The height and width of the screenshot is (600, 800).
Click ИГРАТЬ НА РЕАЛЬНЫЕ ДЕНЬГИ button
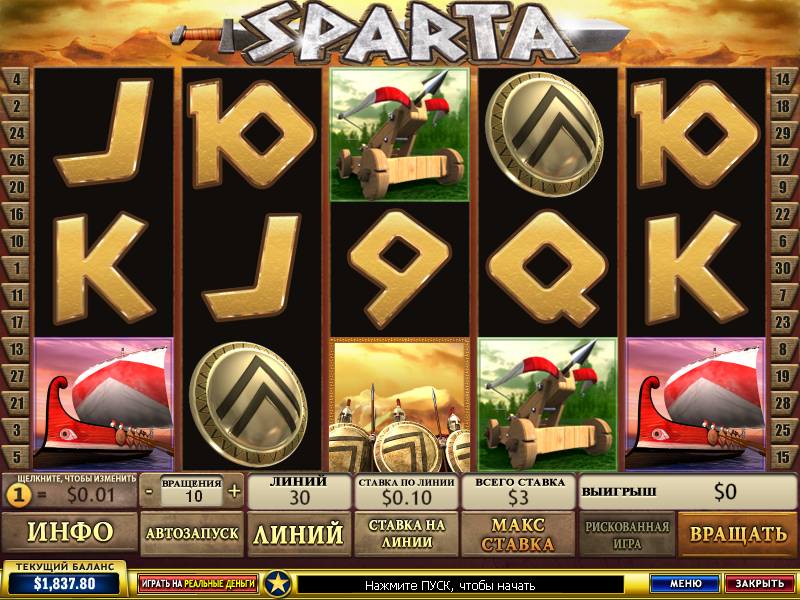[x=197, y=582]
